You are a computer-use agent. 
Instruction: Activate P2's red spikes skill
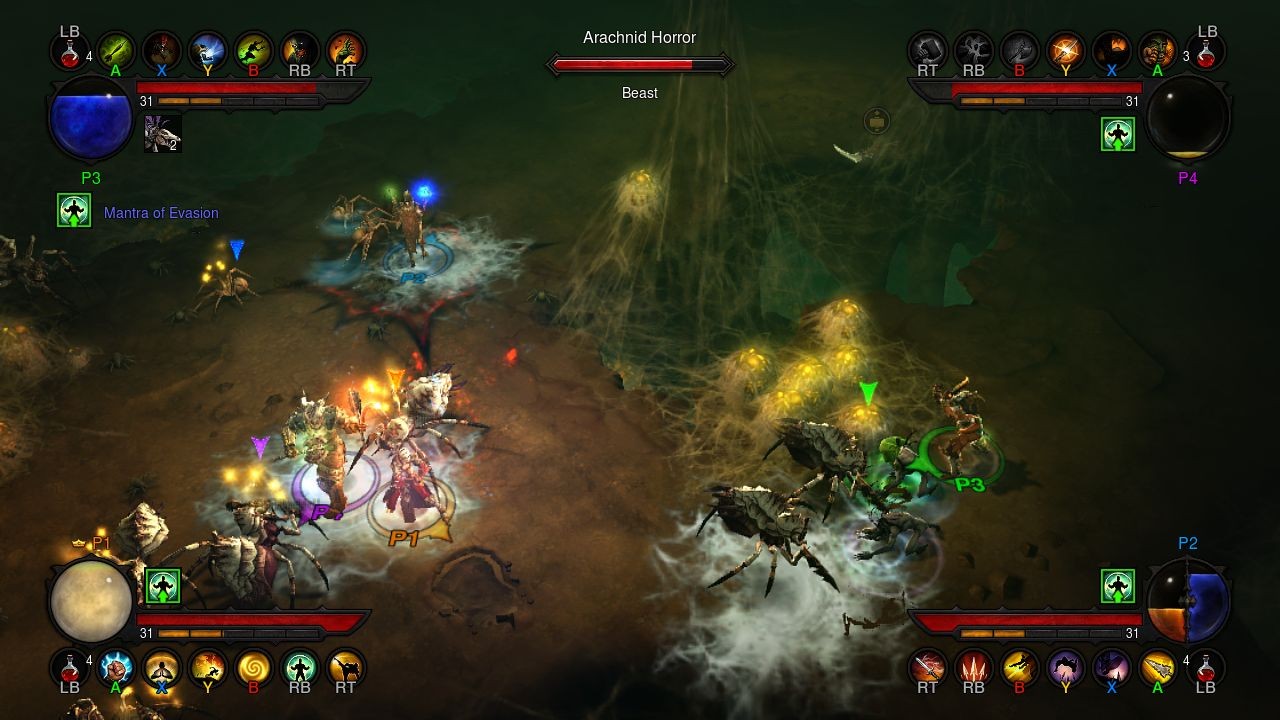coord(973,667)
